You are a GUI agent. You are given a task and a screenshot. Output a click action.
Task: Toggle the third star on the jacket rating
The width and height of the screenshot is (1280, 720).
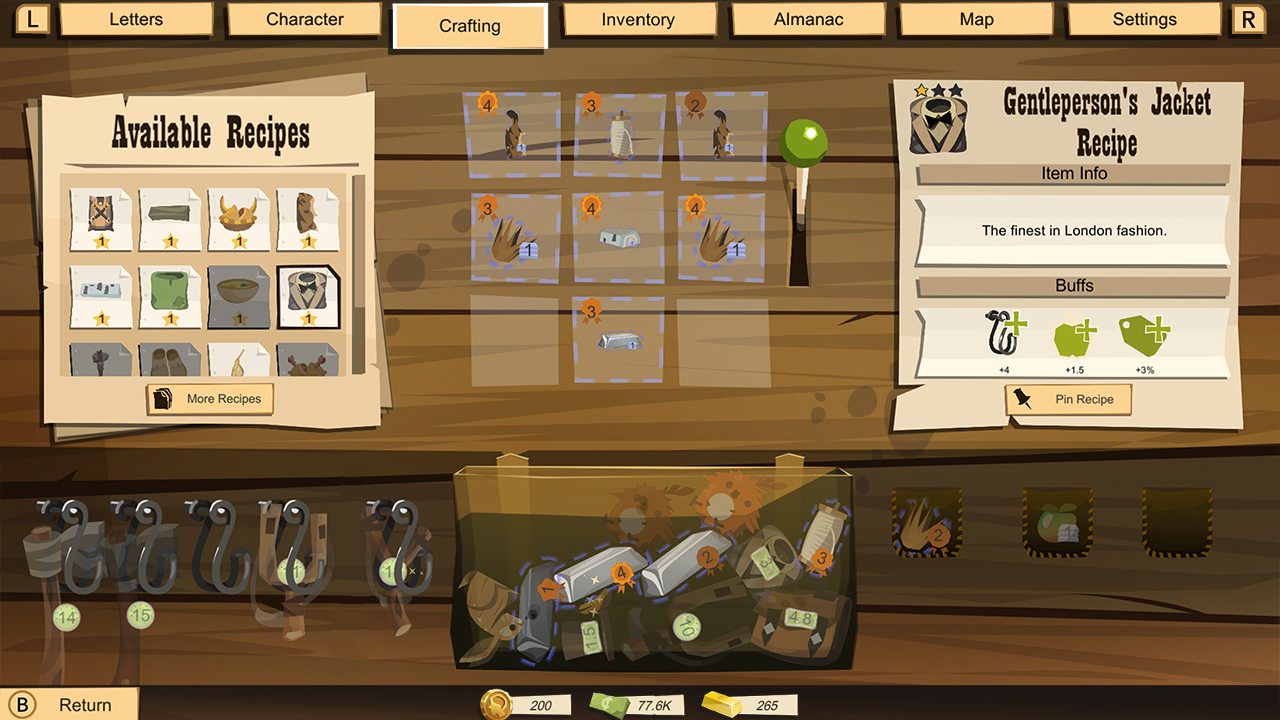click(955, 90)
